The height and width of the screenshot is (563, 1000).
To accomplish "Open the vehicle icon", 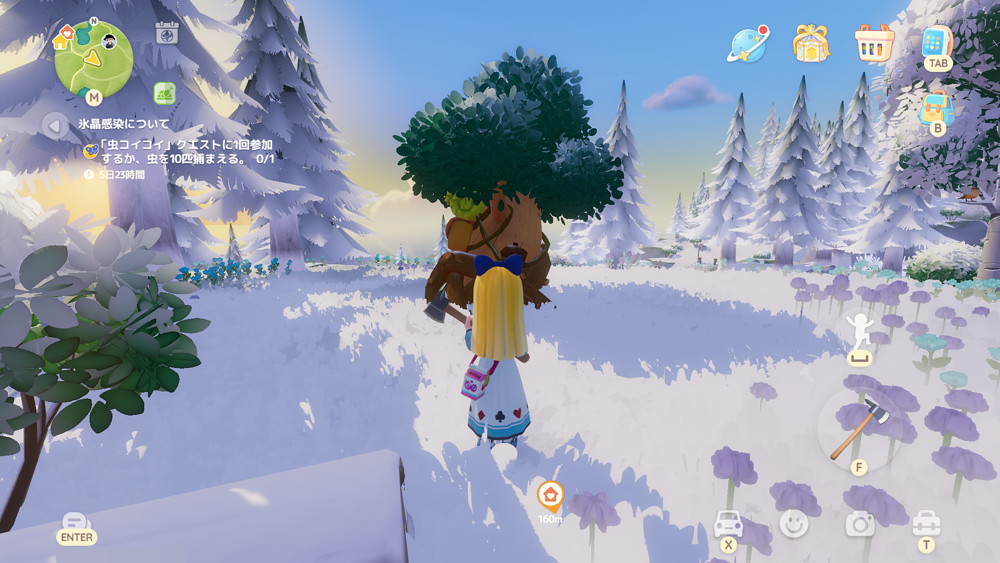I will 728,523.
